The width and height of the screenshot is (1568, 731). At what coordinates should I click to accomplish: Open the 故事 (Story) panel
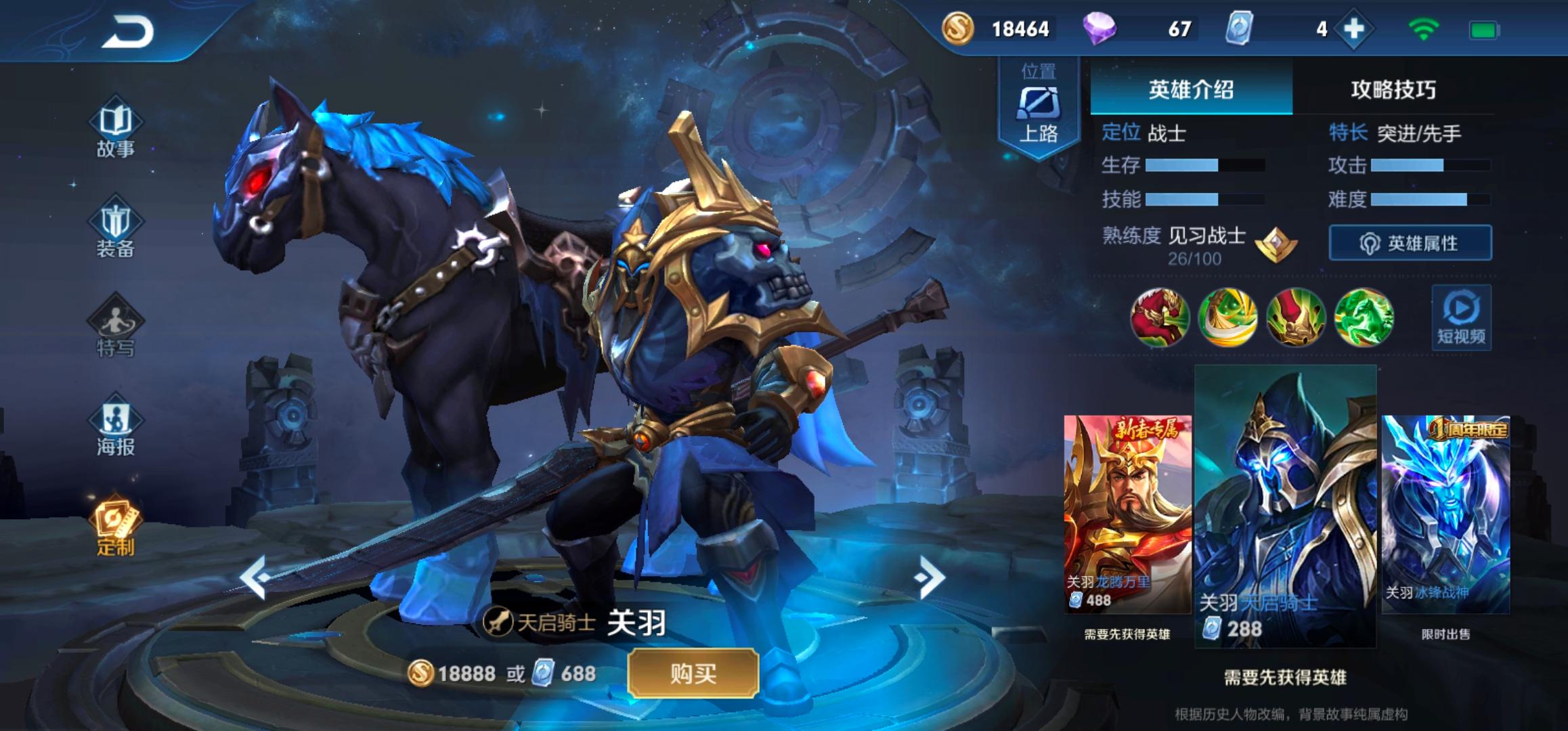(x=115, y=132)
